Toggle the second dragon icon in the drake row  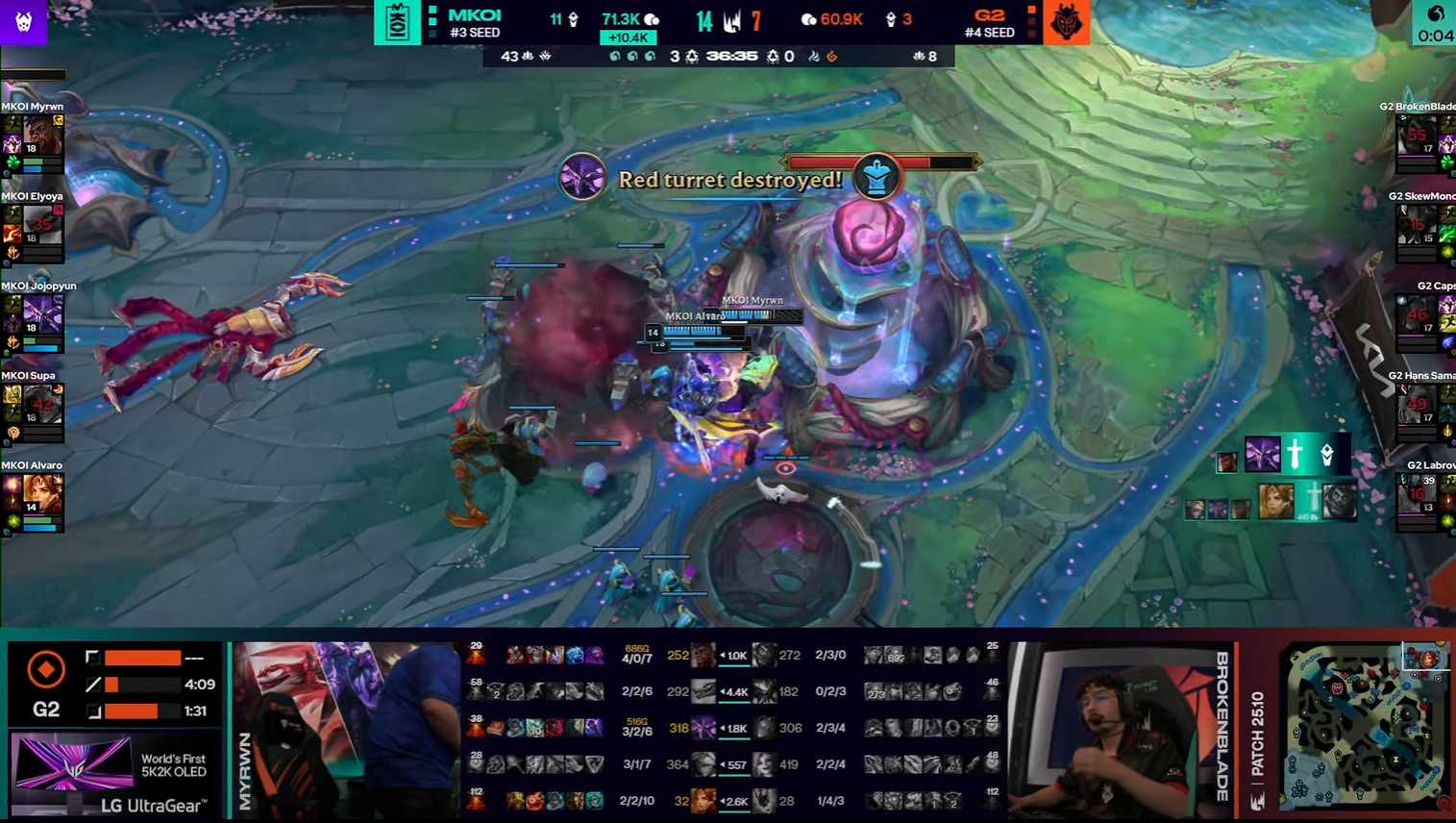(x=632, y=56)
